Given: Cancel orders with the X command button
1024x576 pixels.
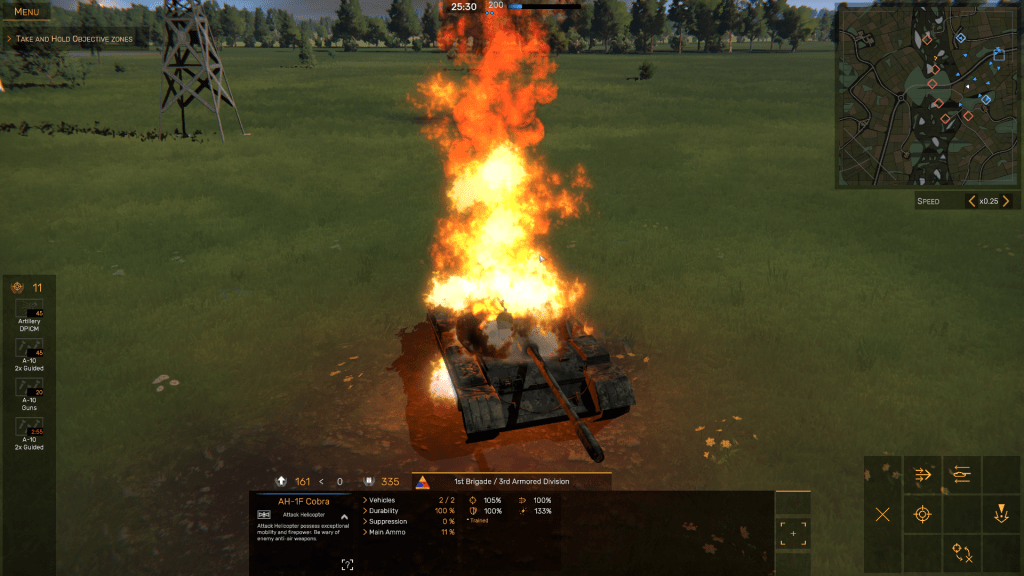Looking at the screenshot, I should coord(883,514).
